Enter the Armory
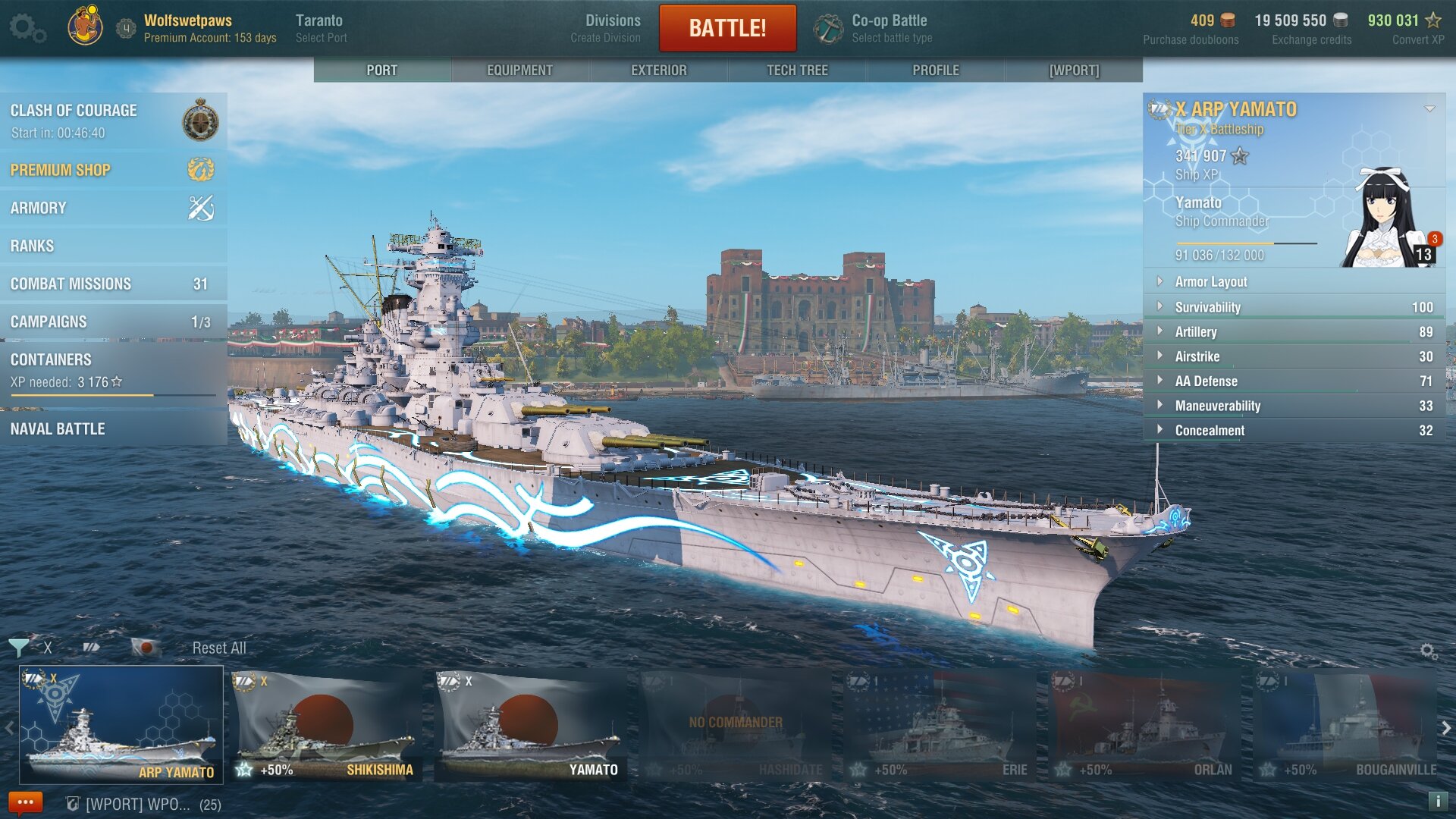Viewport: 1456px width, 819px height. [x=112, y=208]
